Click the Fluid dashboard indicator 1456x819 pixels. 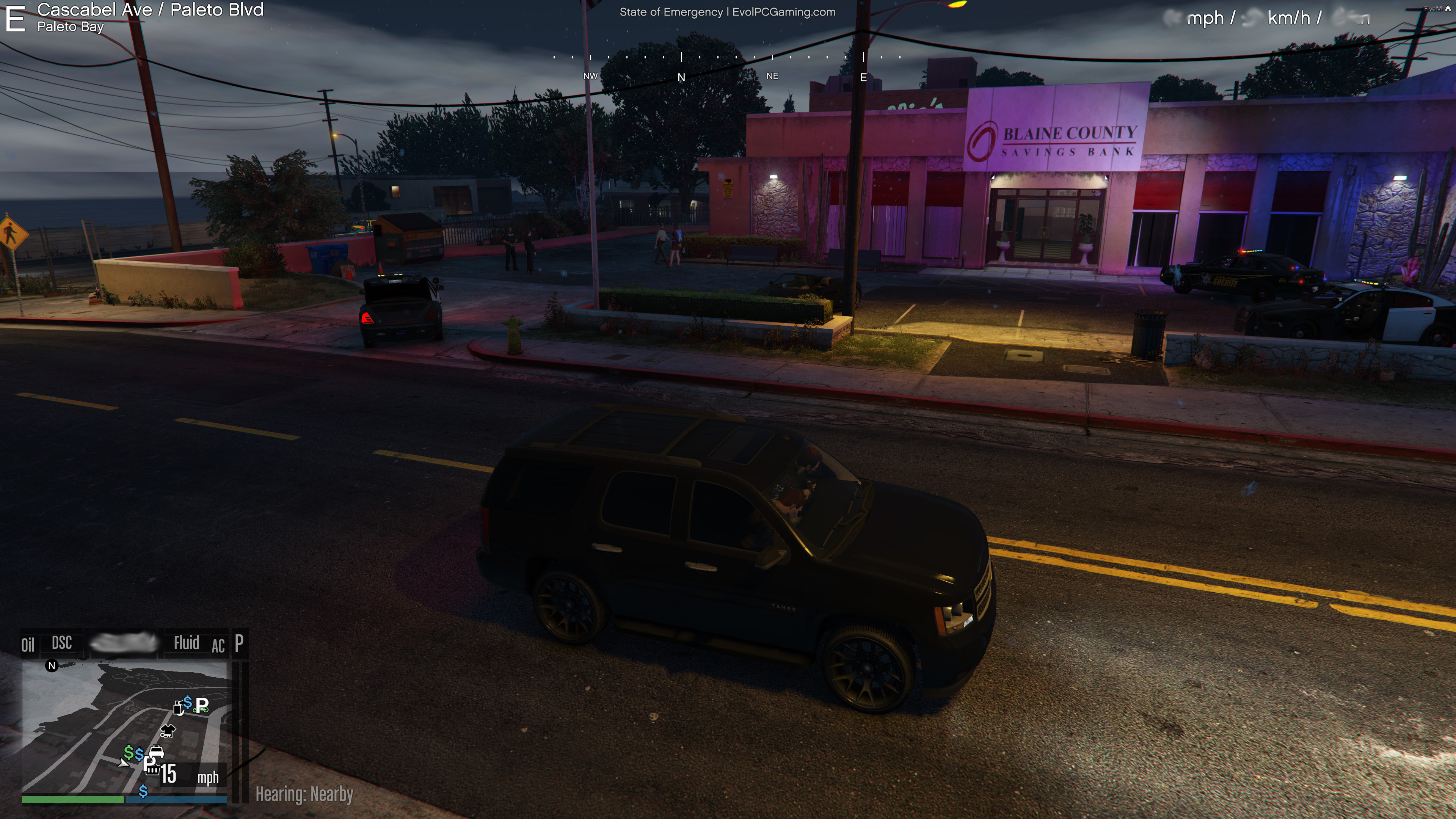click(187, 643)
